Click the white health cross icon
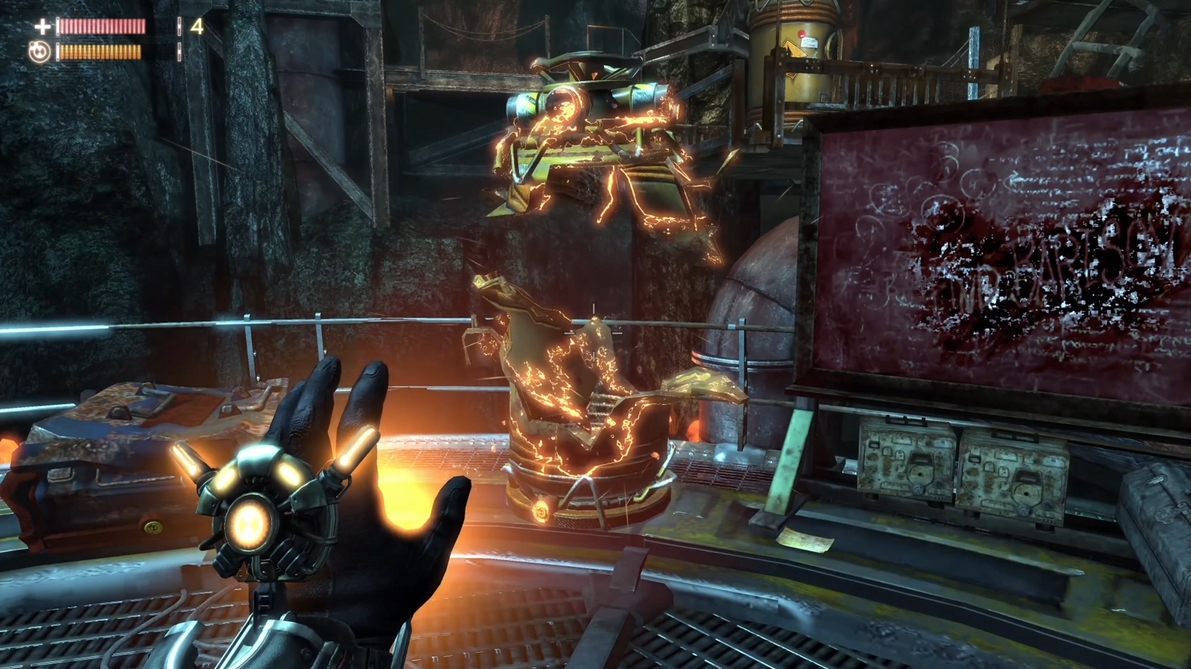Viewport: 1191px width, 669px height. [x=42, y=27]
